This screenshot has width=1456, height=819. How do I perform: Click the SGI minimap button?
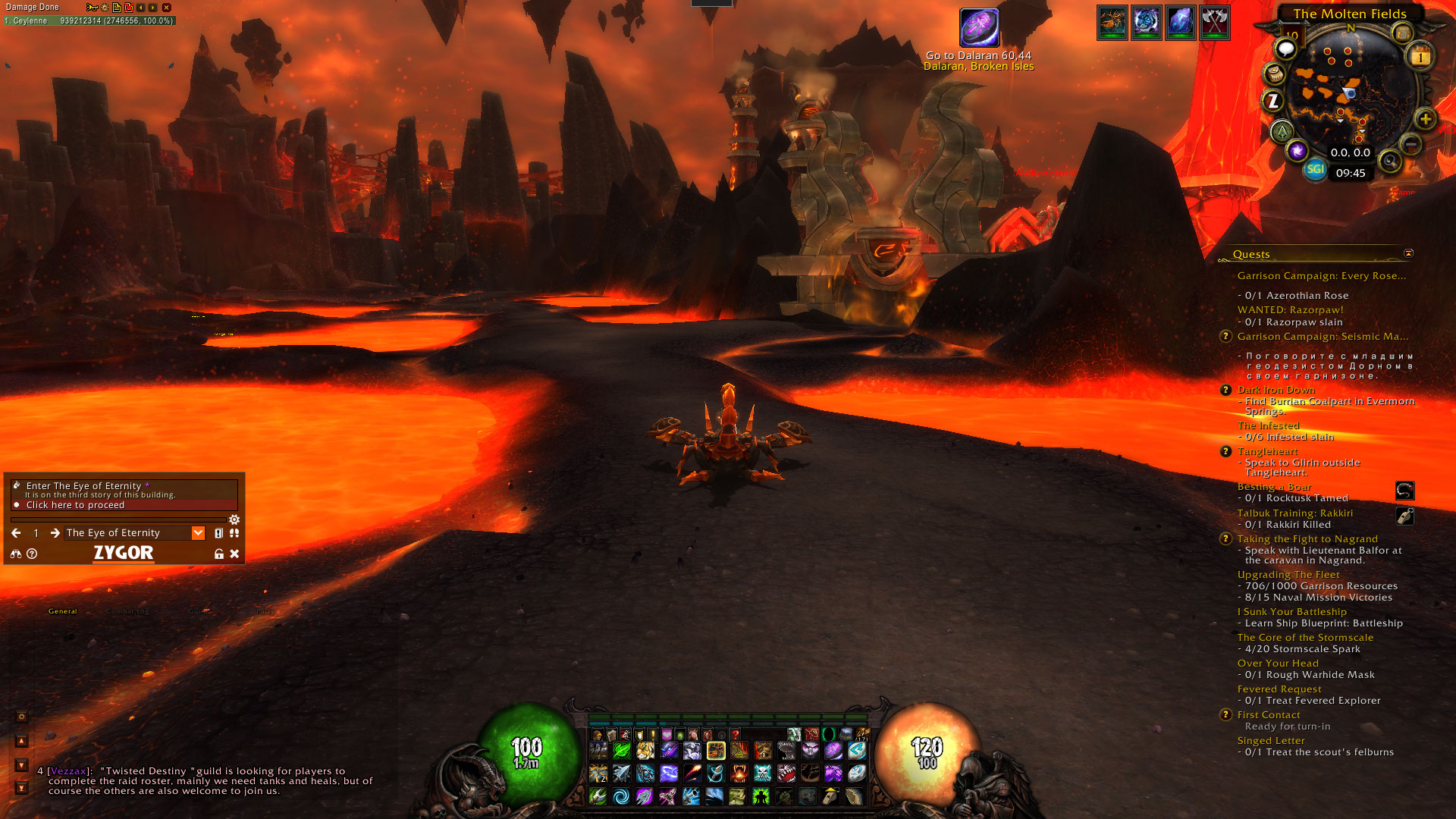1315,169
